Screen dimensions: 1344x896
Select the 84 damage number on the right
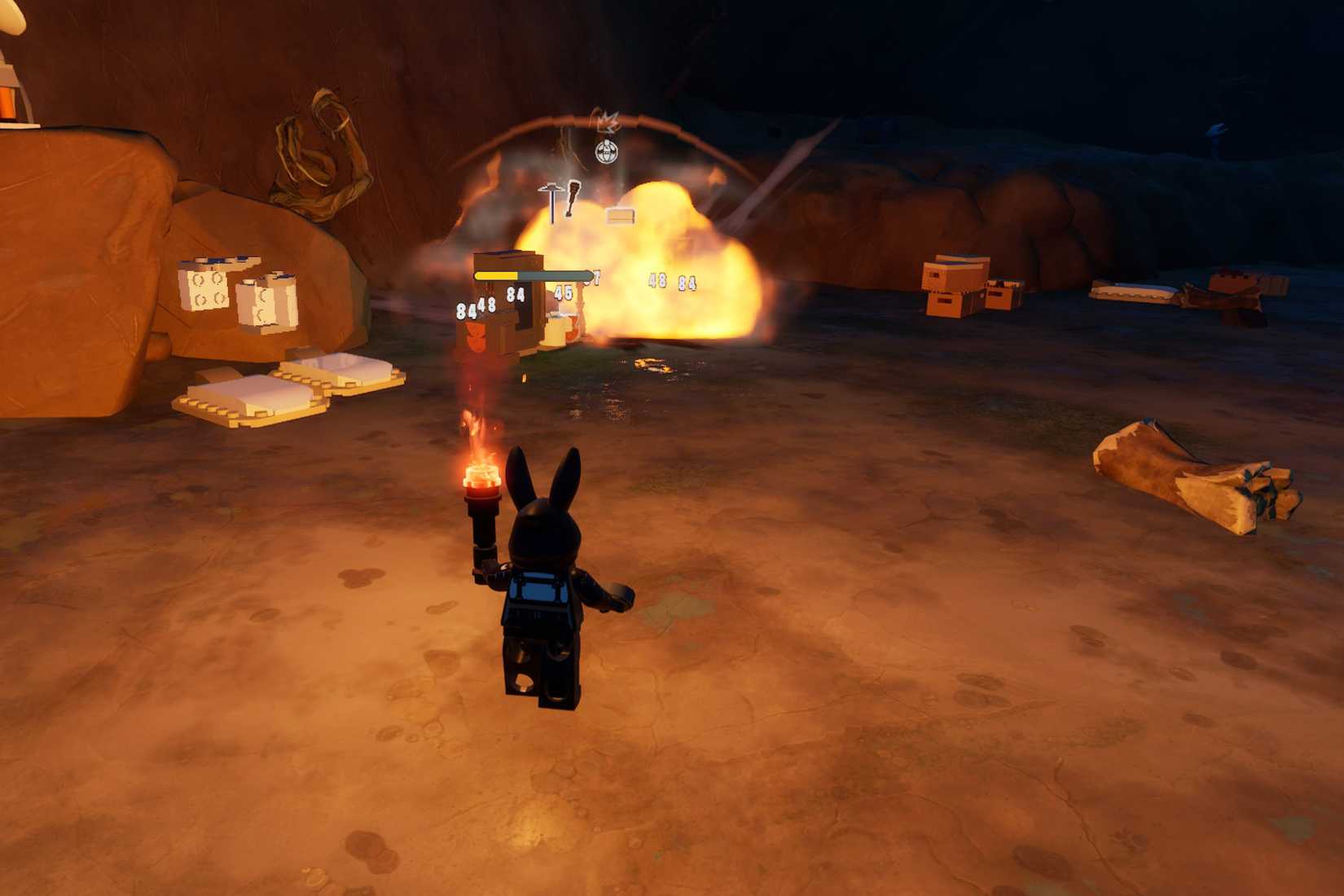click(x=685, y=283)
